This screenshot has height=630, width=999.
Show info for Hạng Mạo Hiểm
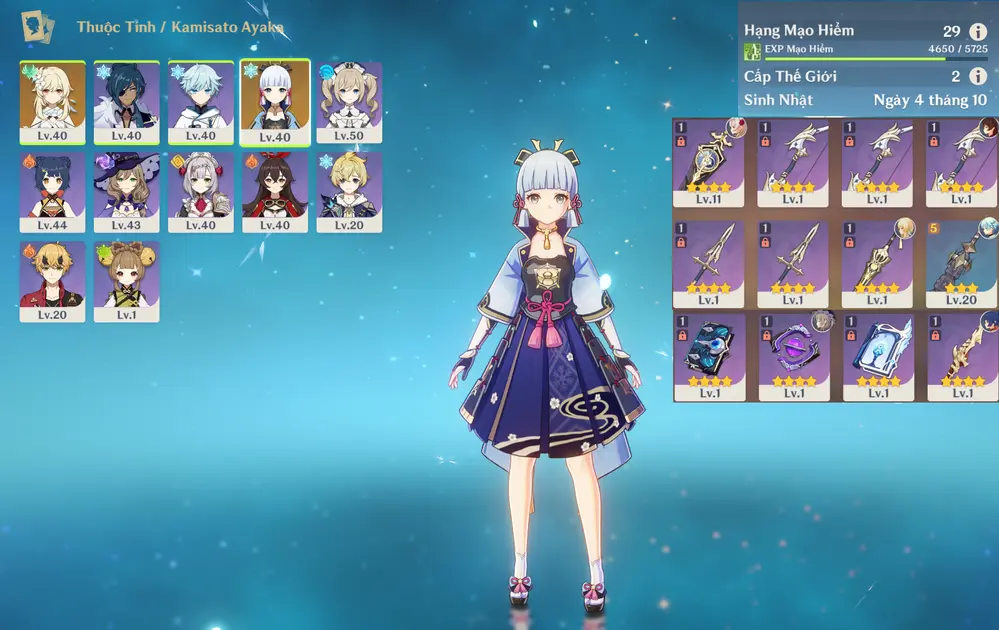pos(978,31)
